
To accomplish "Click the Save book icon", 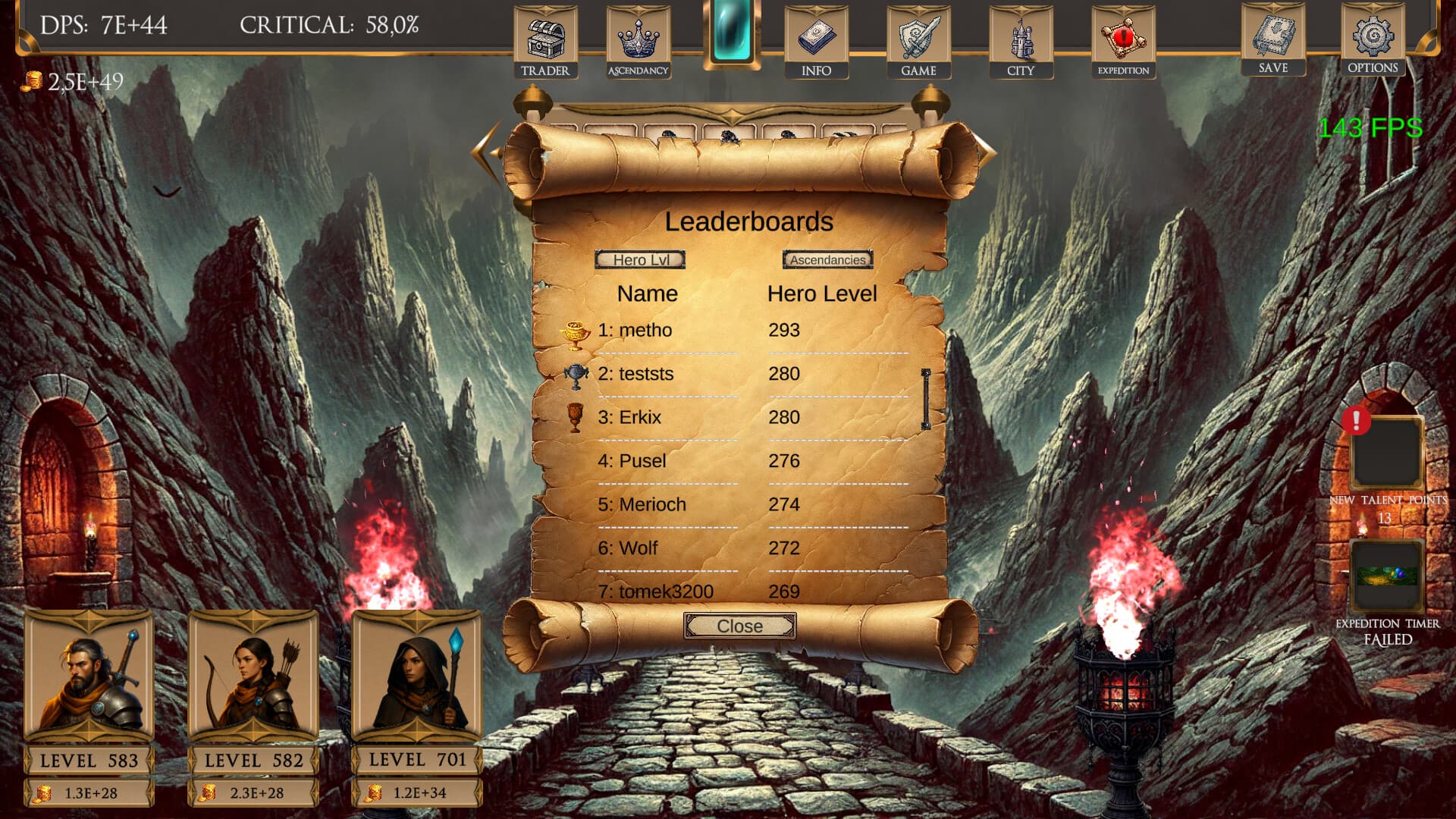I will point(1272,36).
